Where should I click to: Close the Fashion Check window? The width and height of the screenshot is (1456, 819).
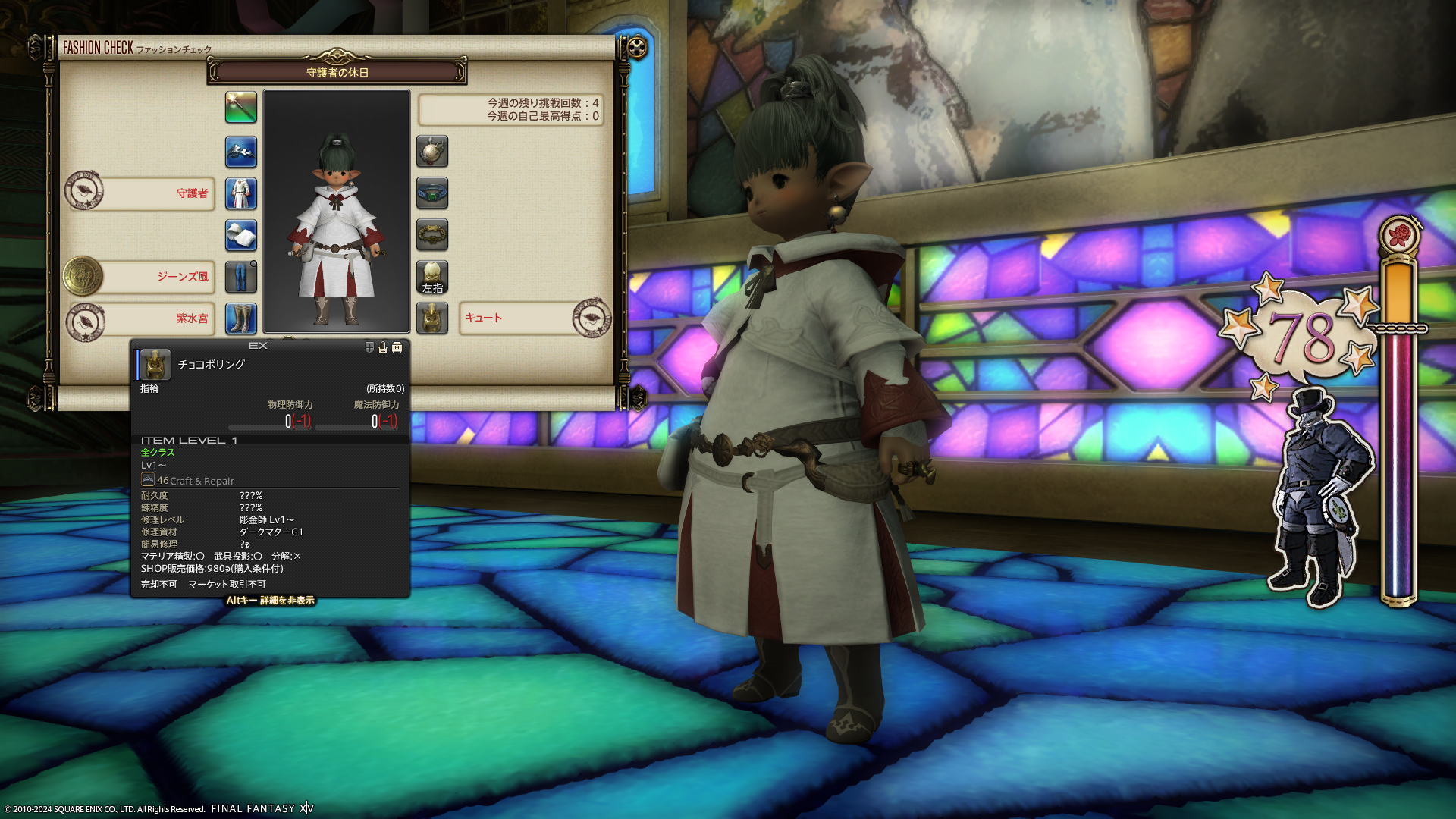pyautogui.click(x=637, y=49)
